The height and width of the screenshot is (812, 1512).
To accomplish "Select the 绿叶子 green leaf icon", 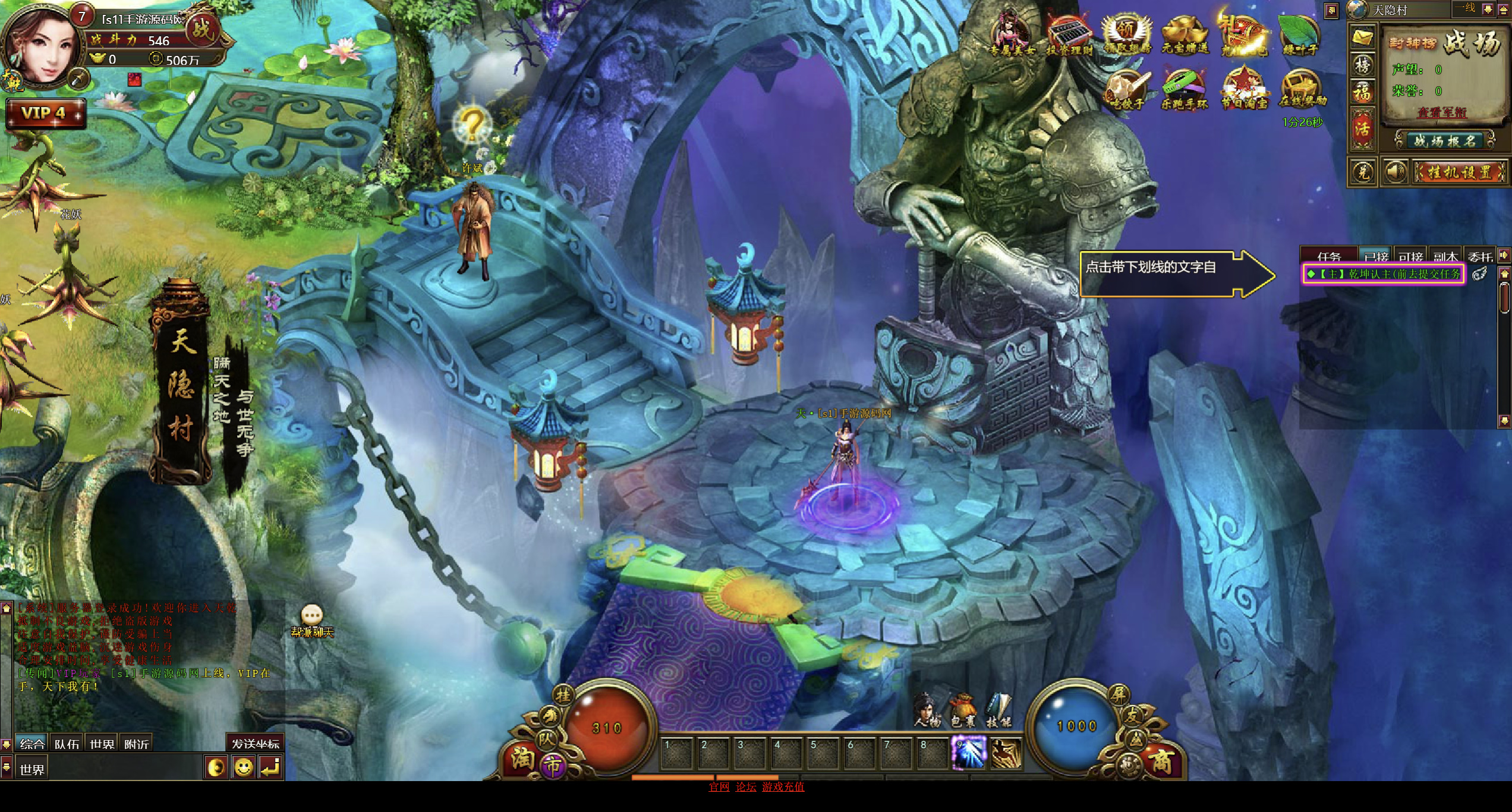I will [1300, 36].
